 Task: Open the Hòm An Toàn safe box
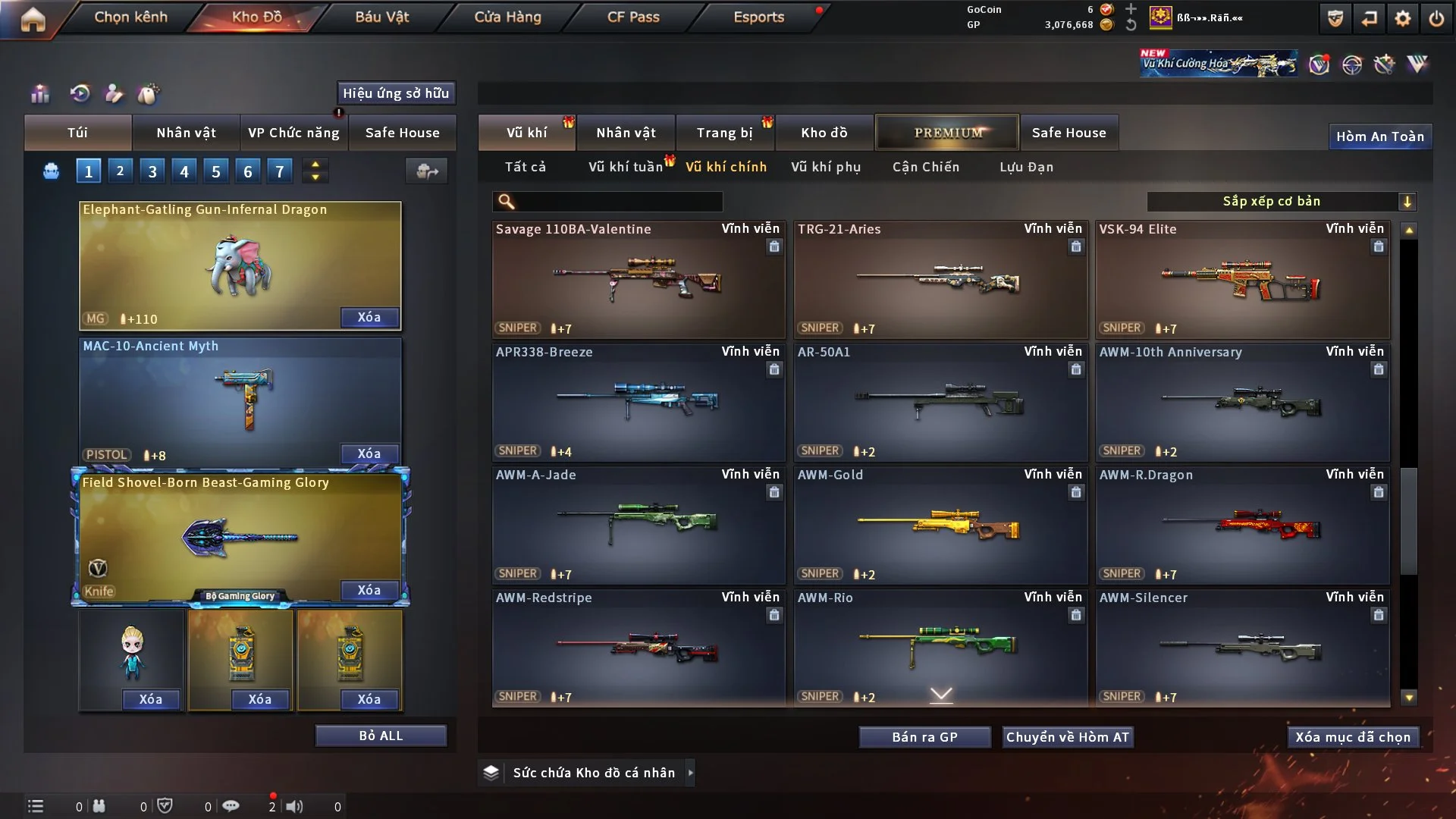[x=1380, y=136]
